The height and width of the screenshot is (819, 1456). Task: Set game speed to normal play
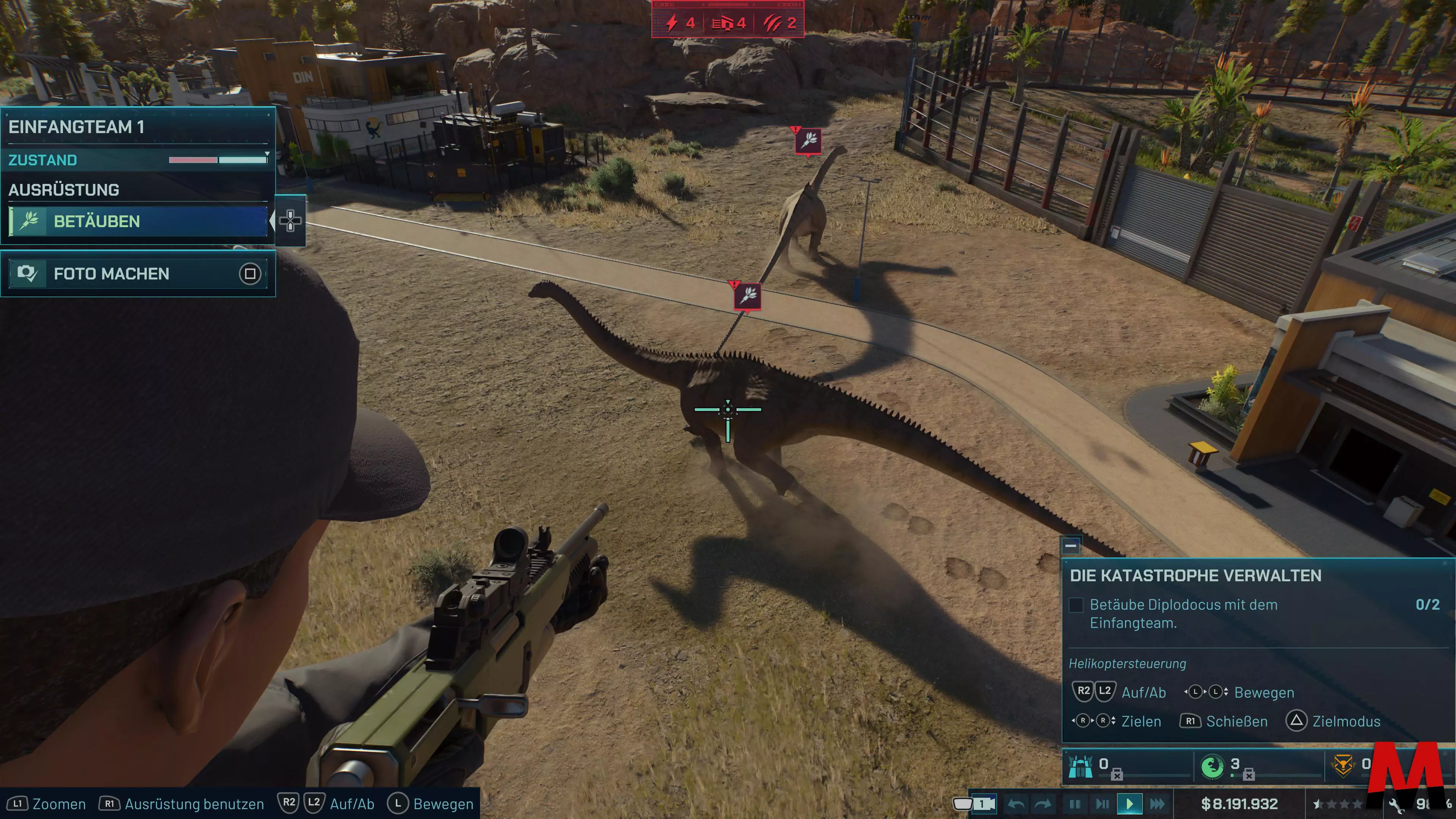[1129, 804]
